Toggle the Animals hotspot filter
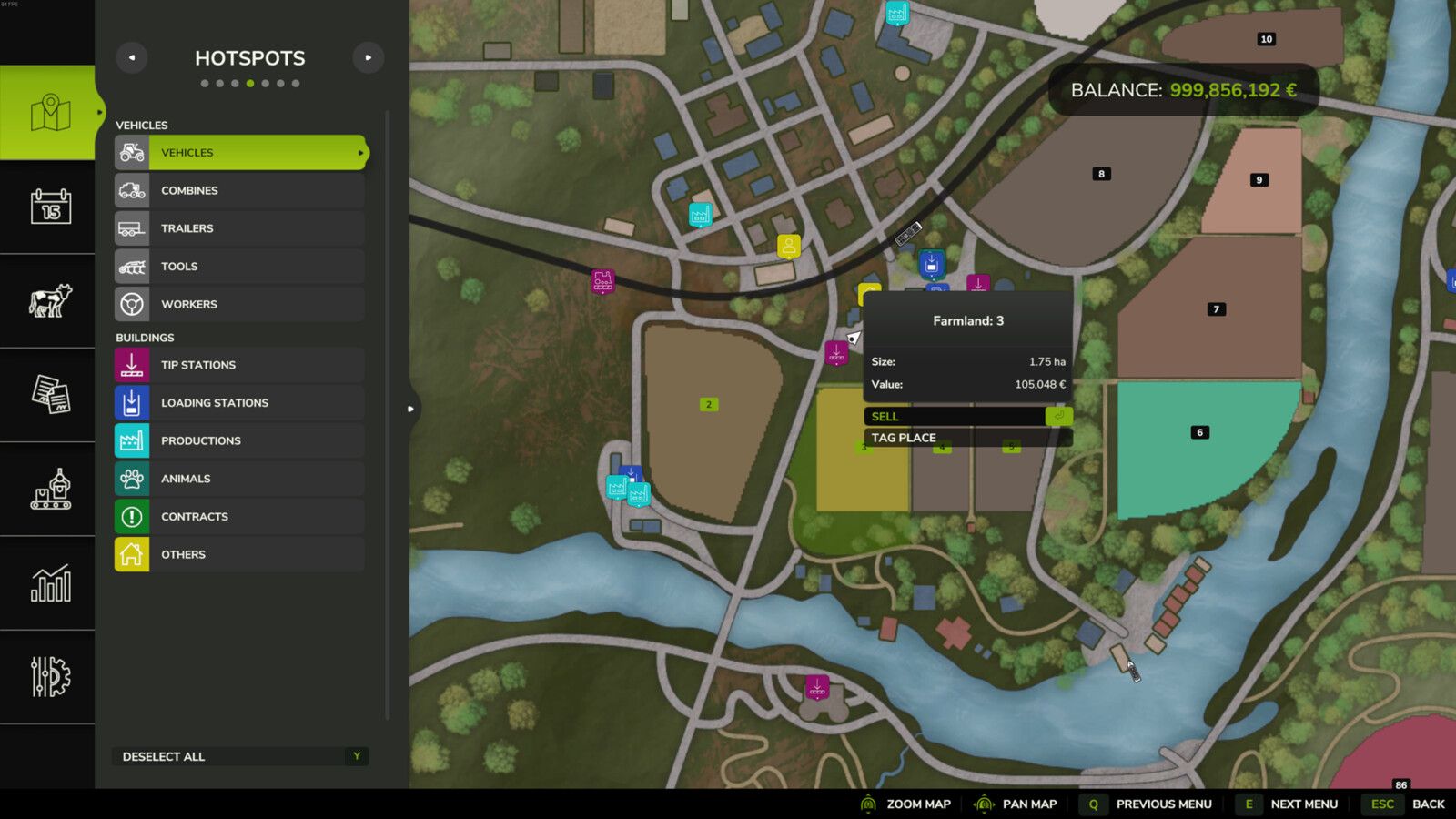The width and height of the screenshot is (1456, 819). 240,479
